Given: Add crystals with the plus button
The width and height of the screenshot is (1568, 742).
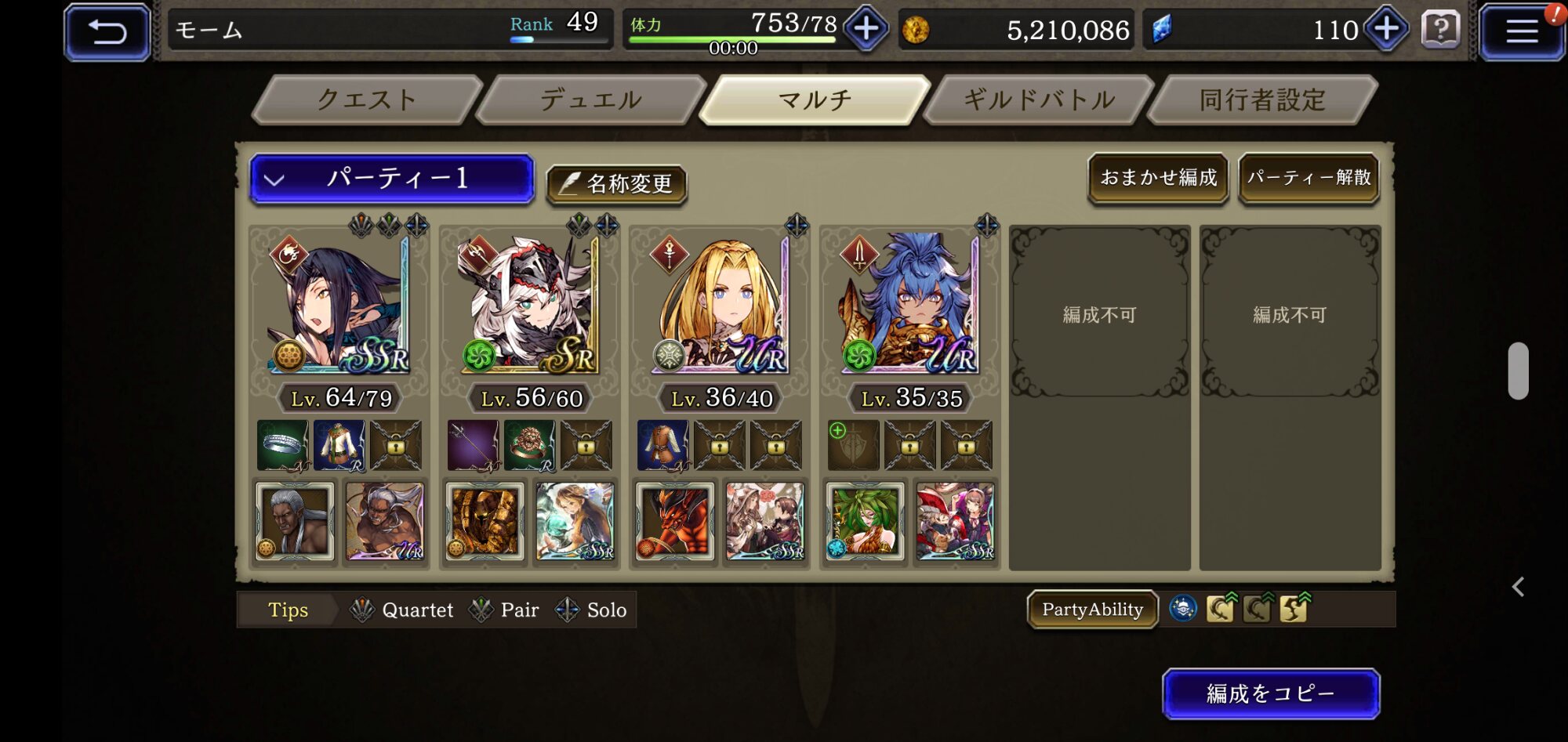Looking at the screenshot, I should pyautogui.click(x=1386, y=30).
